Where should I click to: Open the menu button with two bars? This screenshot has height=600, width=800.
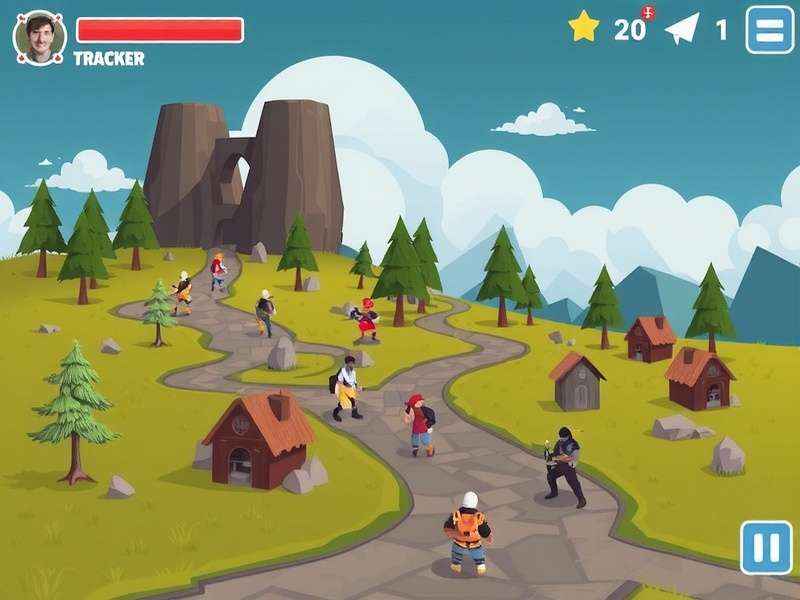769,30
